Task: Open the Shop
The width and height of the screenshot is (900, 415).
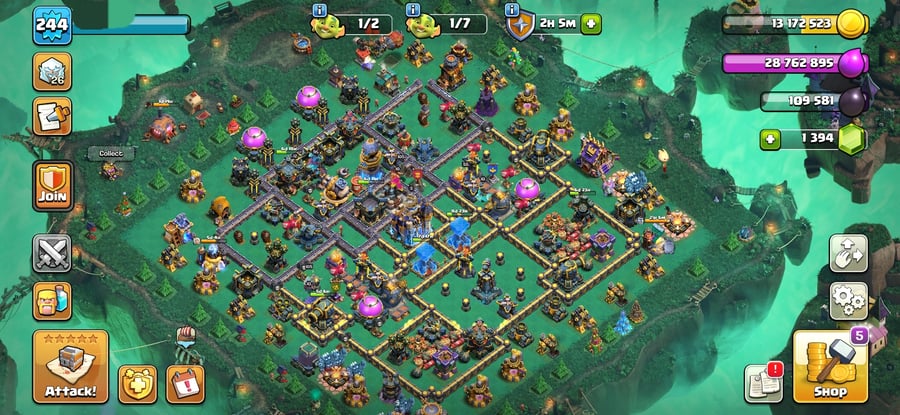Action: coord(829,367)
